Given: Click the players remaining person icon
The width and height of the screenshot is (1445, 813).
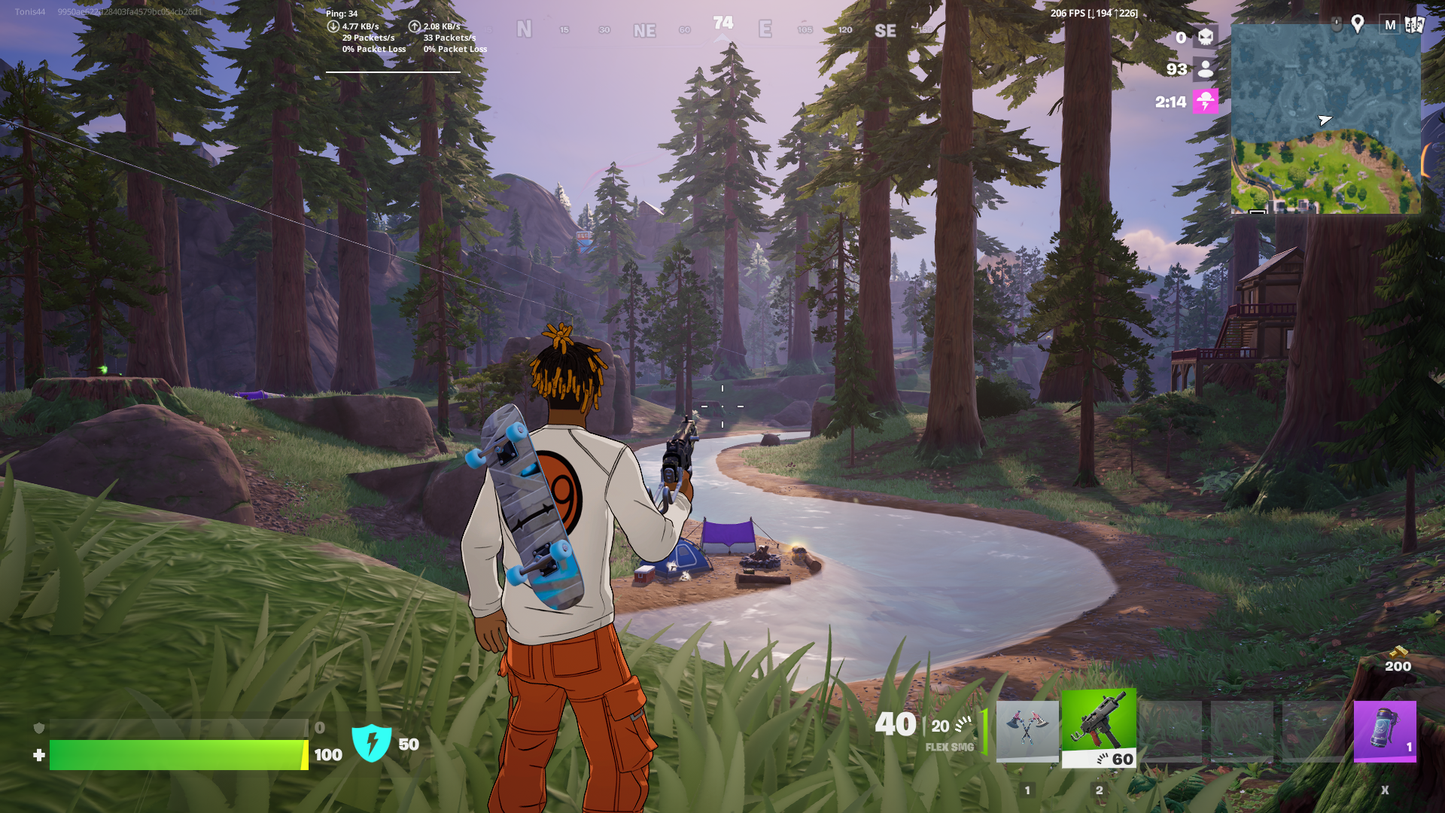Looking at the screenshot, I should [1206, 69].
